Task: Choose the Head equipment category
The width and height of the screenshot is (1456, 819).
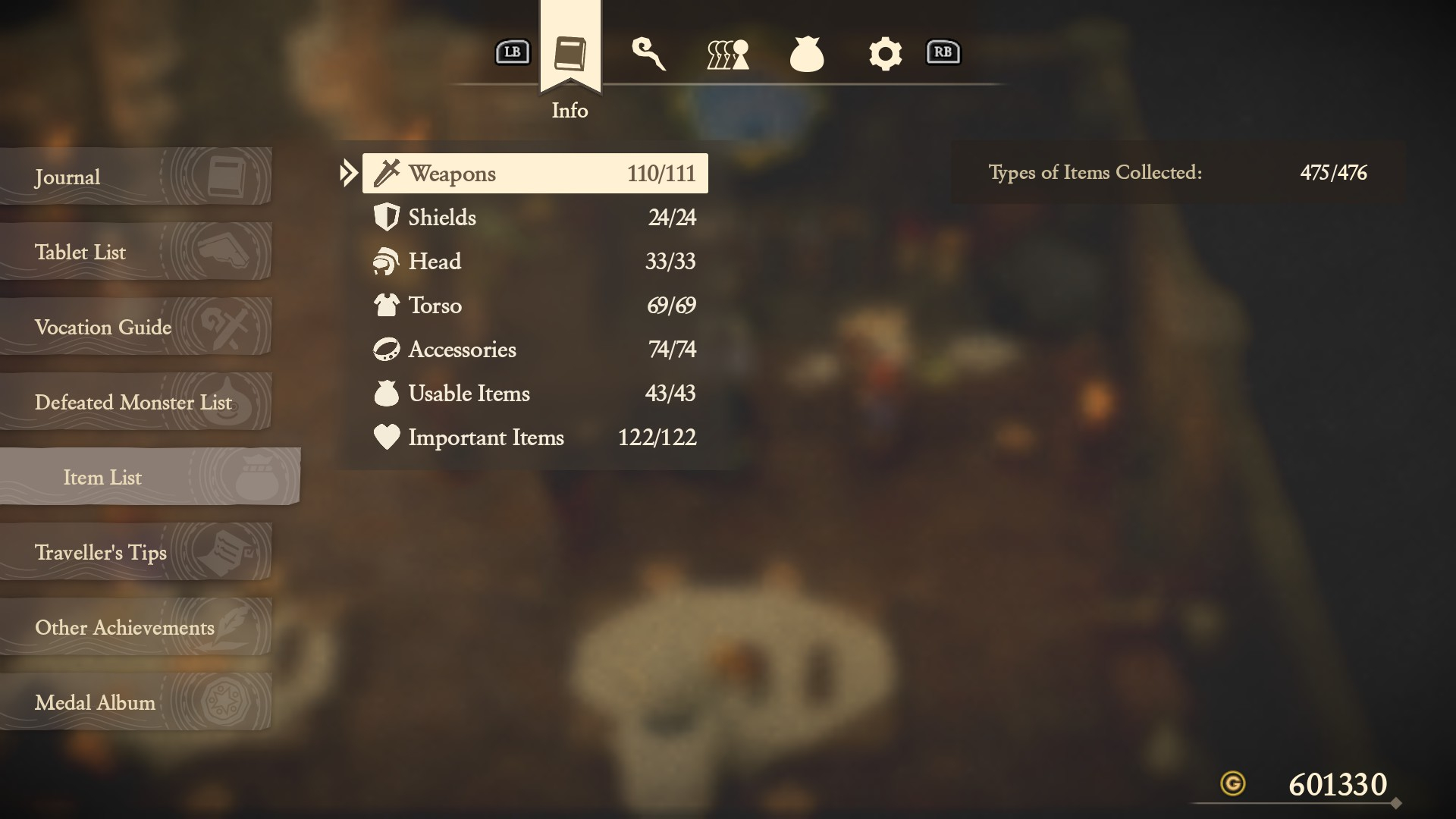Action: [535, 262]
